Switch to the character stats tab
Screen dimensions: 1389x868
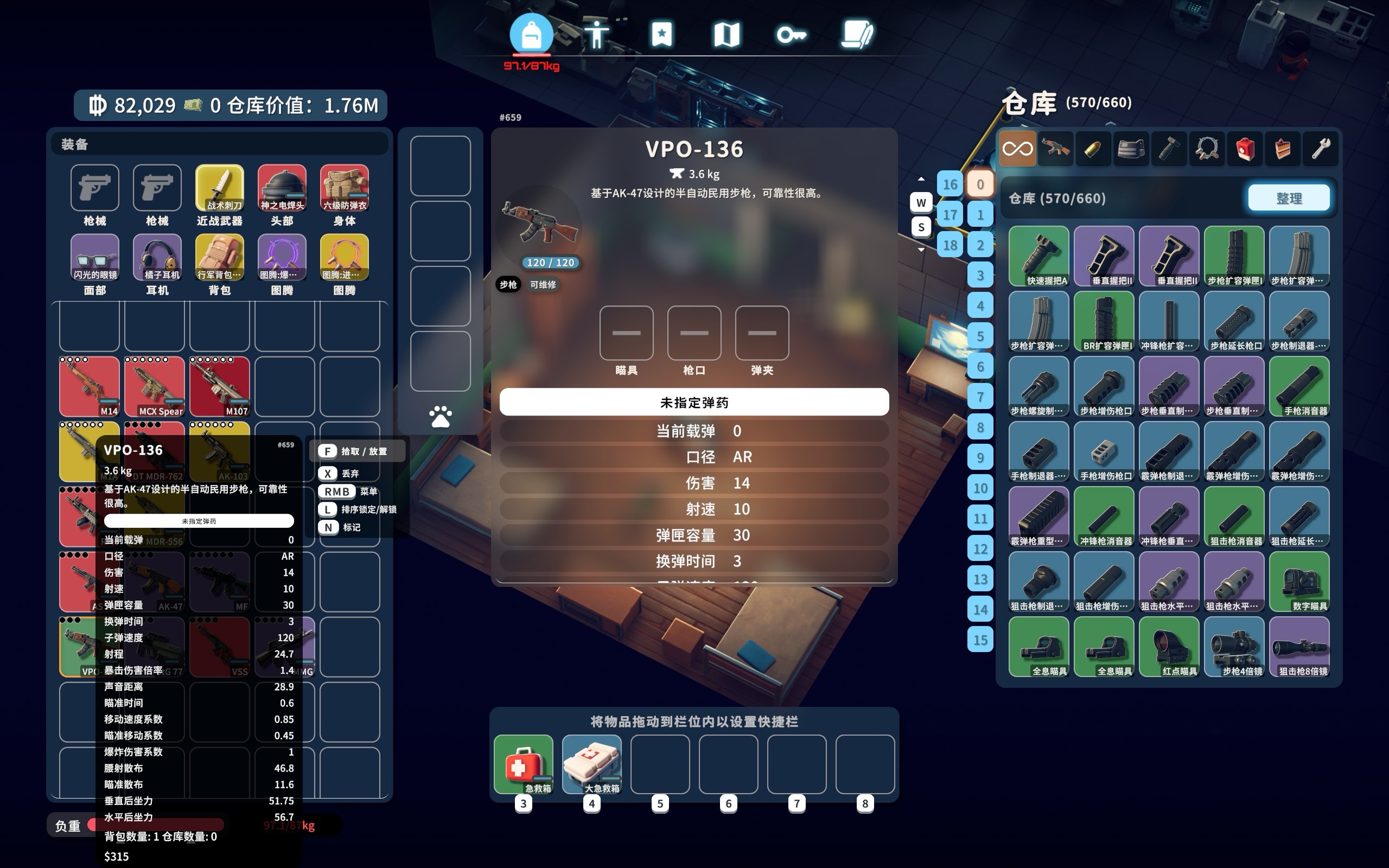click(596, 35)
